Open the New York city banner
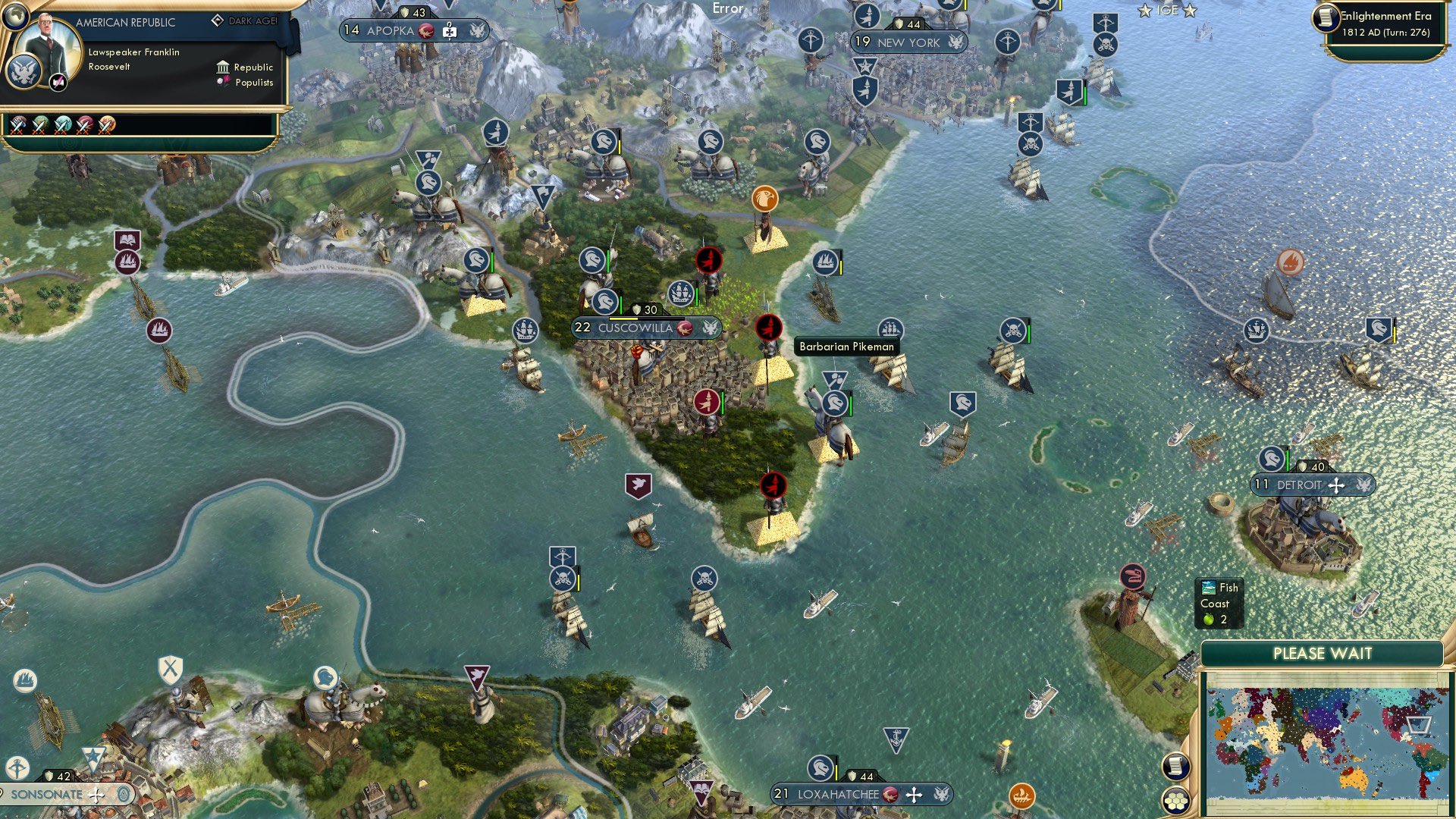 908,42
